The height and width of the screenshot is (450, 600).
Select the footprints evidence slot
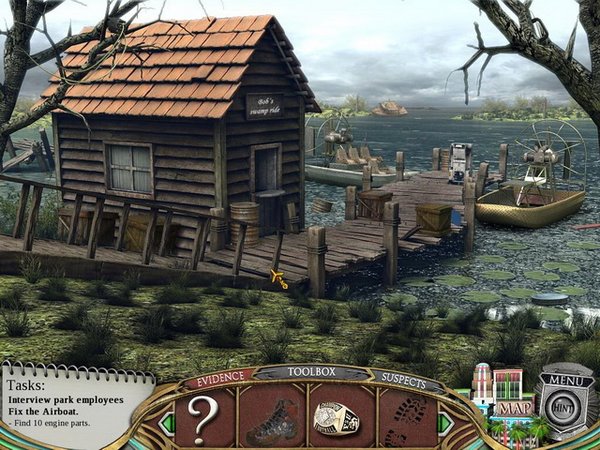(x=407, y=415)
